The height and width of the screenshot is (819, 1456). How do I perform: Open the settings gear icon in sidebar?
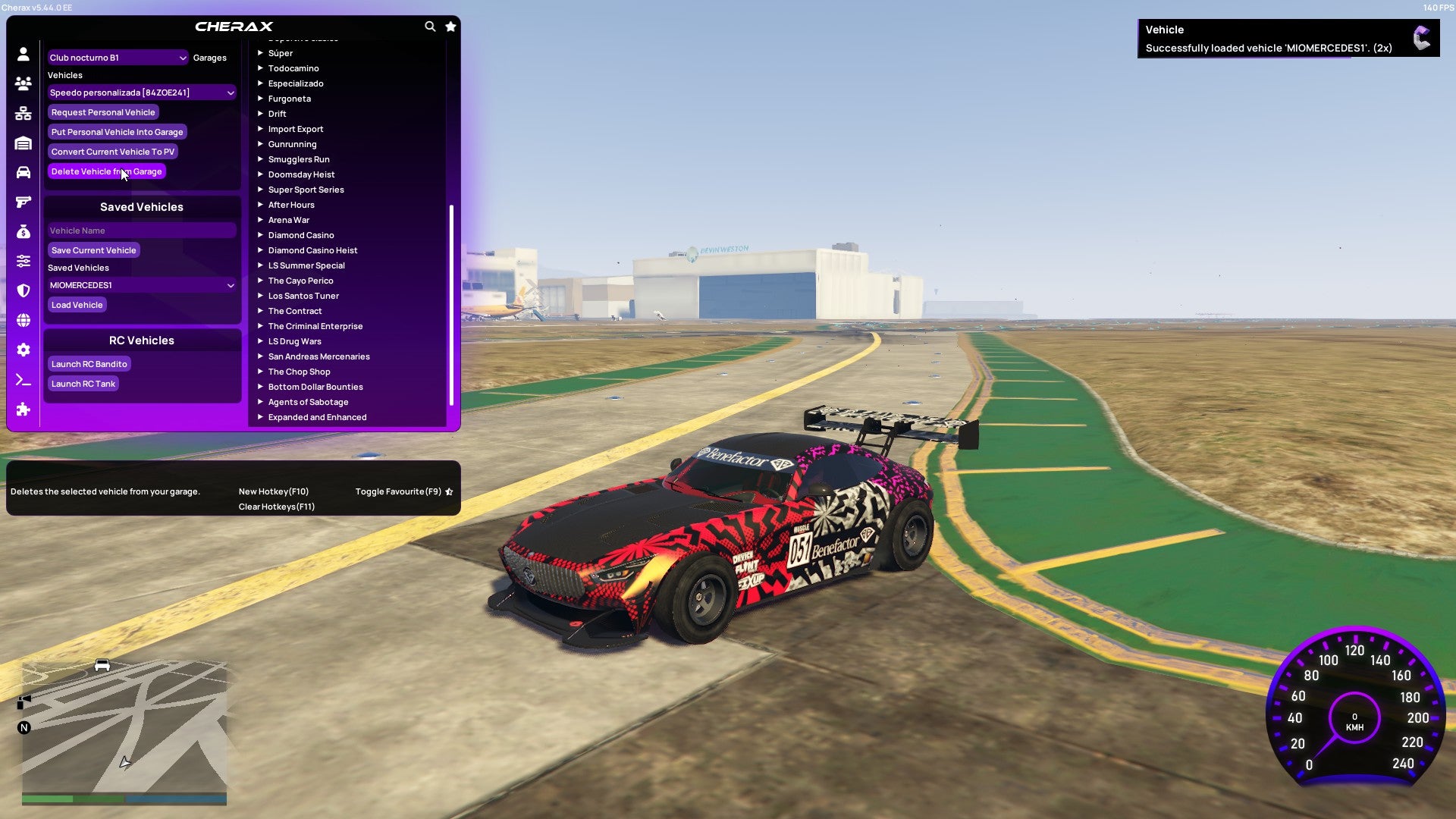coord(23,350)
